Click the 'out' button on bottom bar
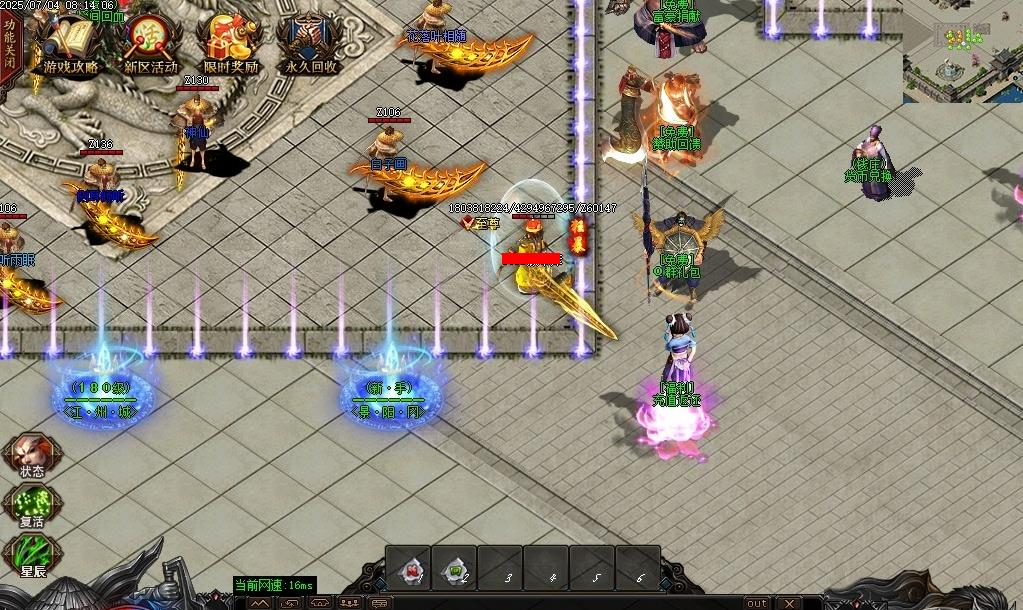Image resolution: width=1023 pixels, height=610 pixels. coord(758,603)
